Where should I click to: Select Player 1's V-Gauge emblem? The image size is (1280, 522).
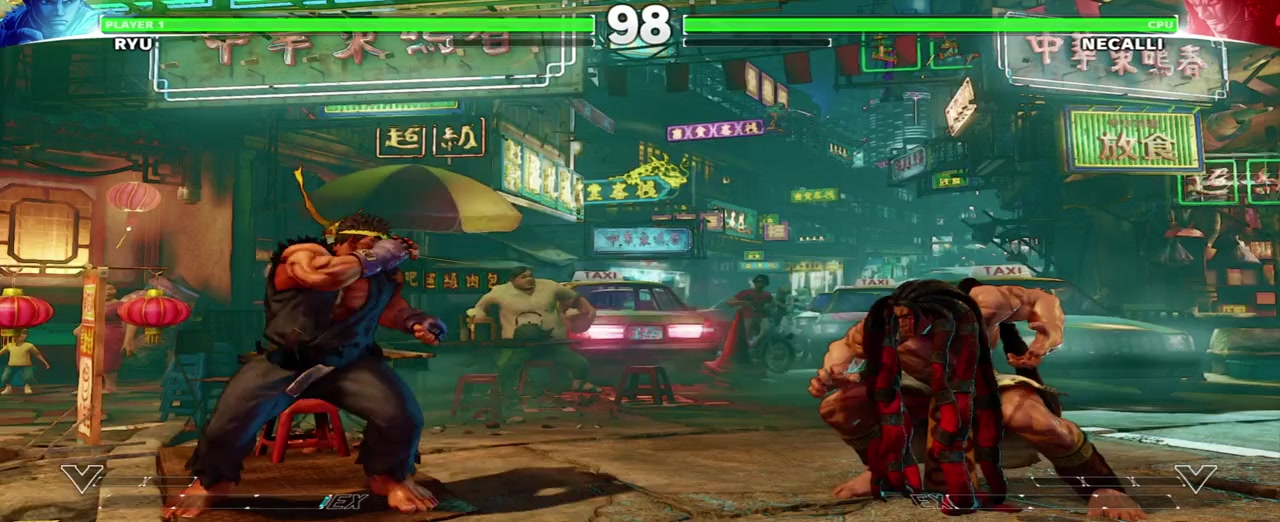point(81,478)
